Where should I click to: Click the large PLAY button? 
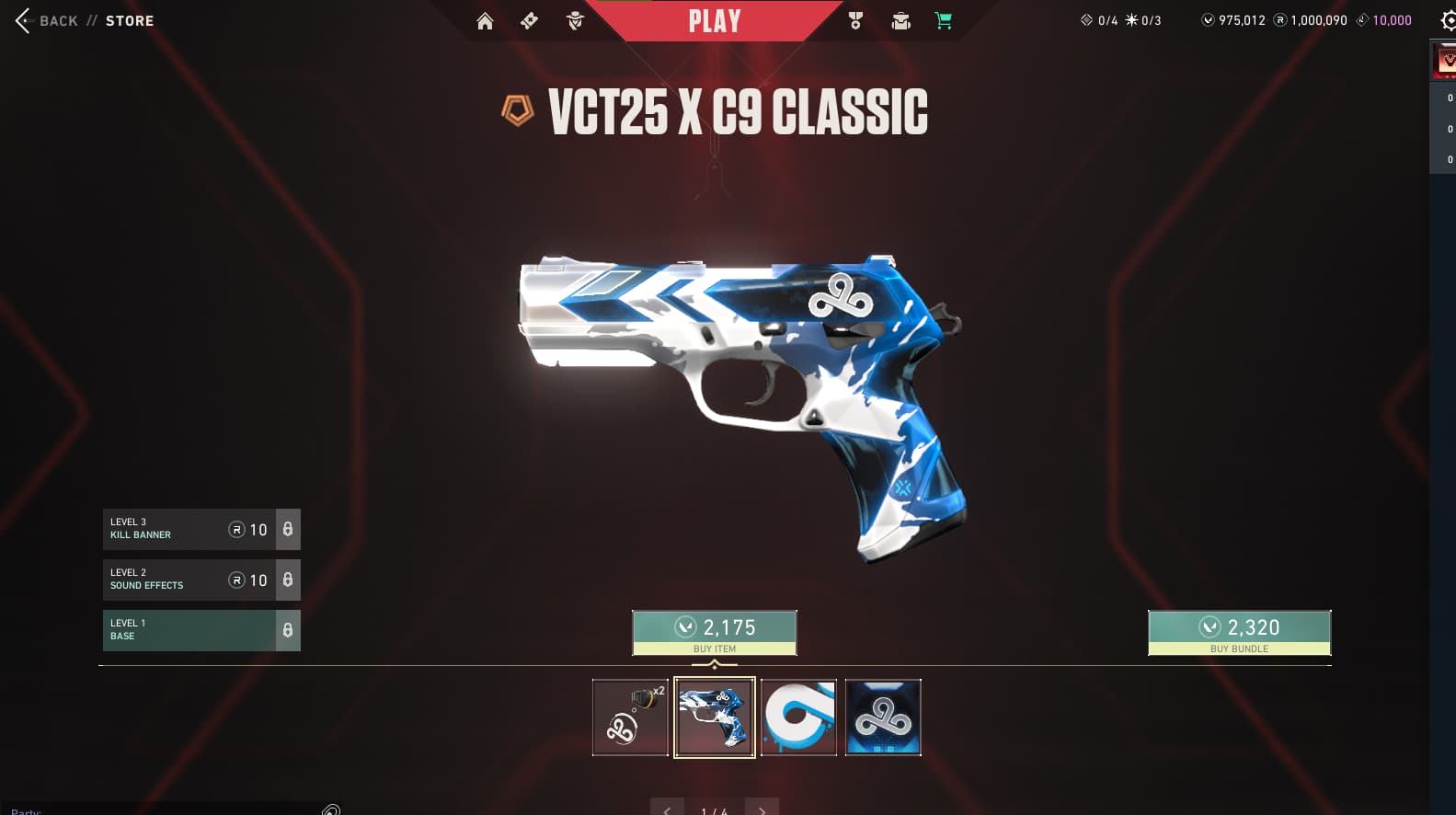click(x=714, y=21)
